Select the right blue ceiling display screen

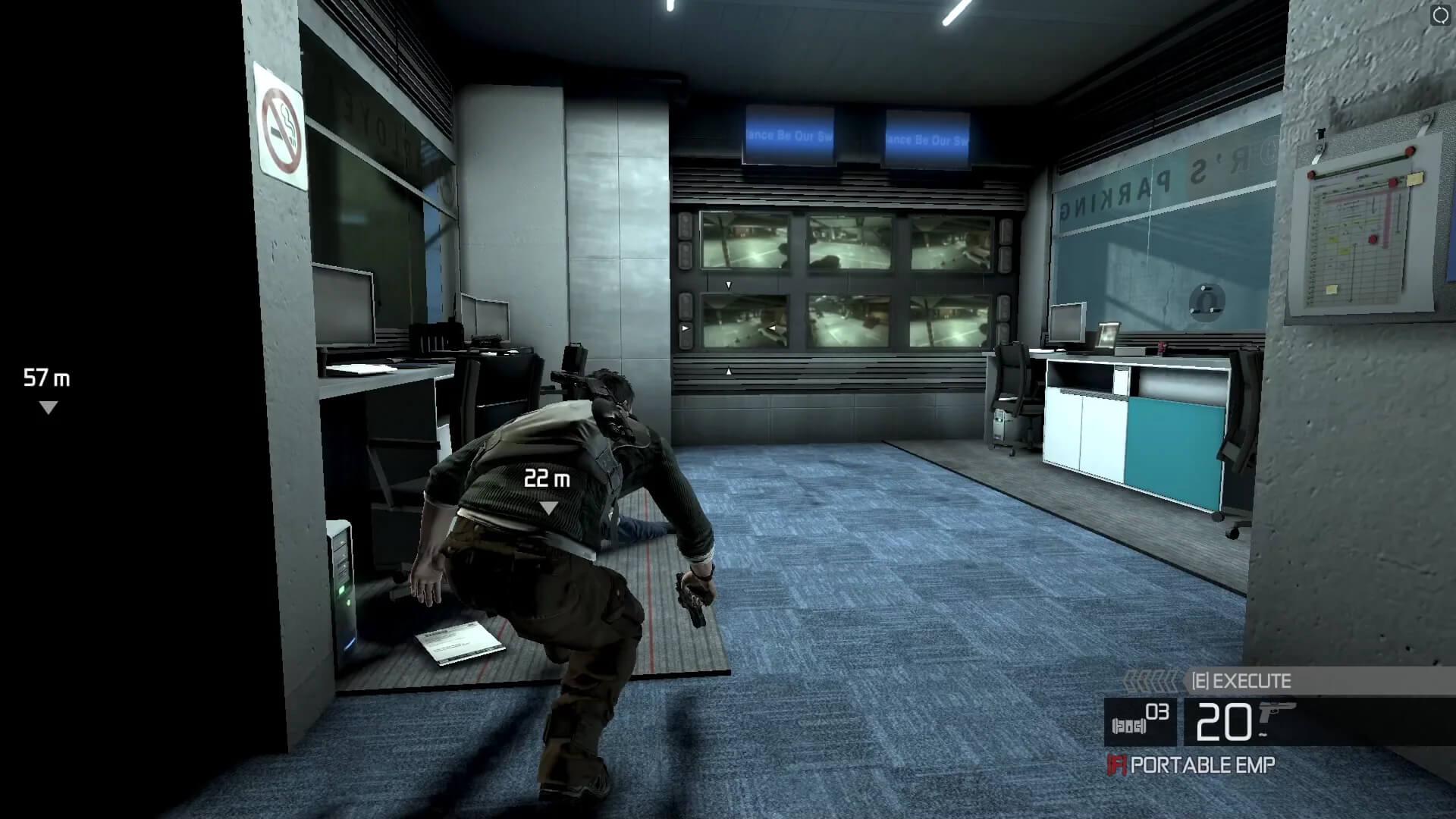927,136
